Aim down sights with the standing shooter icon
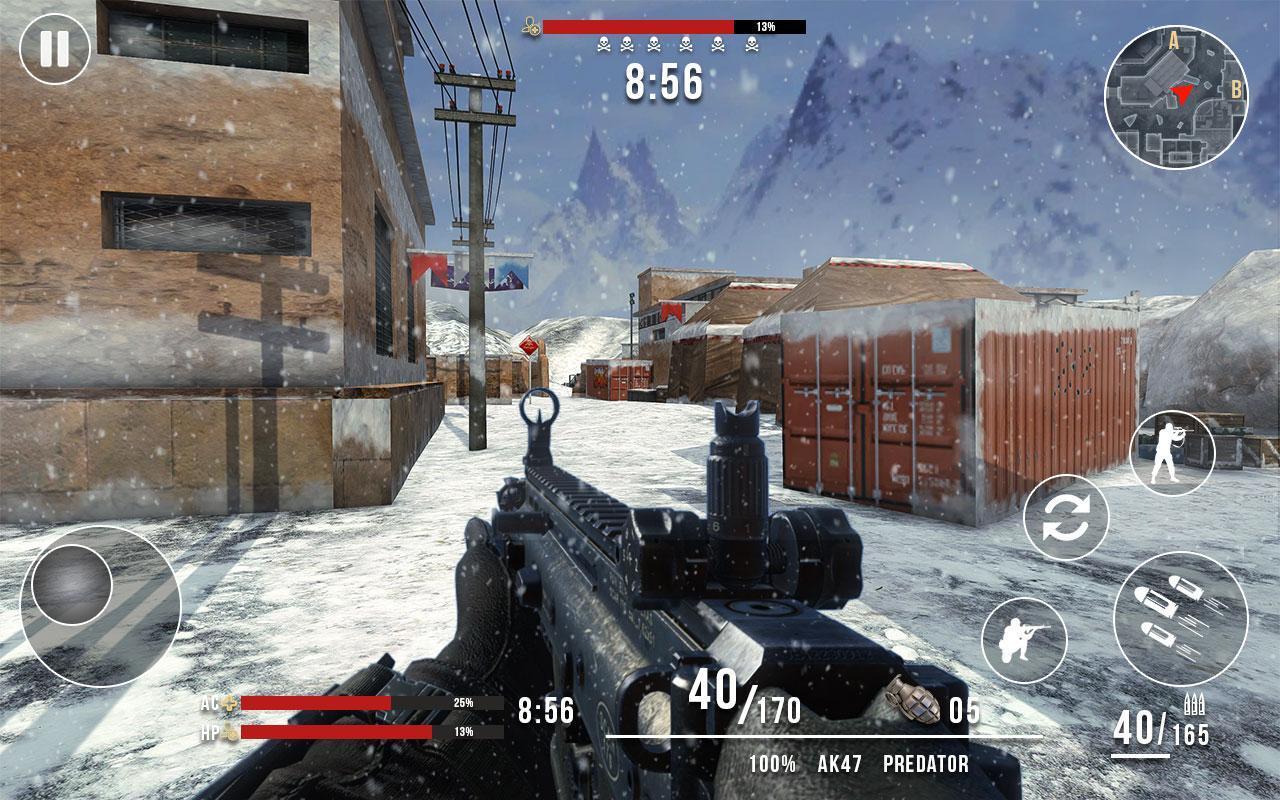Viewport: 1280px width, 800px height. [1172, 453]
